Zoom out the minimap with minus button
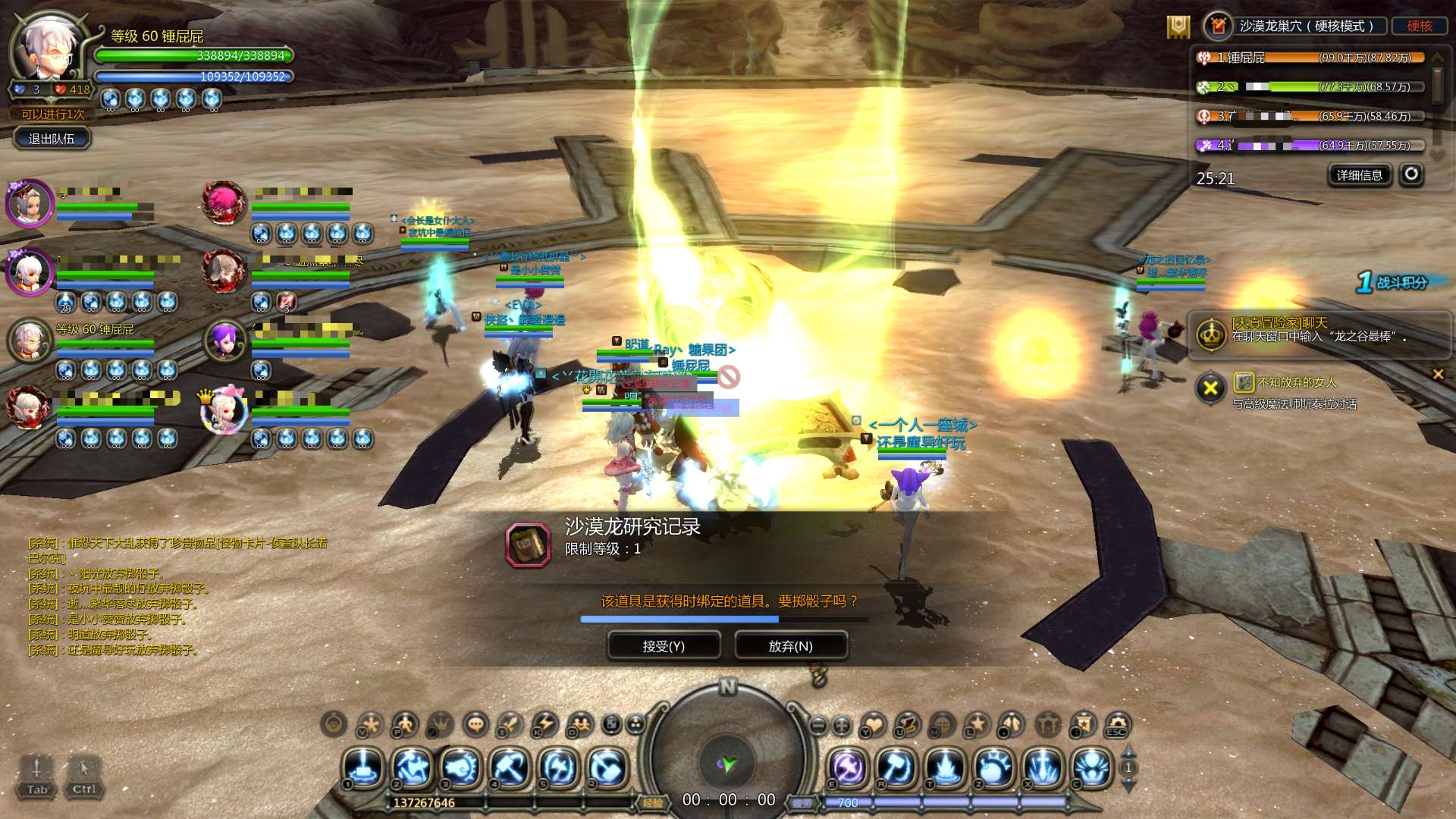Image resolution: width=1456 pixels, height=819 pixels. tap(817, 725)
